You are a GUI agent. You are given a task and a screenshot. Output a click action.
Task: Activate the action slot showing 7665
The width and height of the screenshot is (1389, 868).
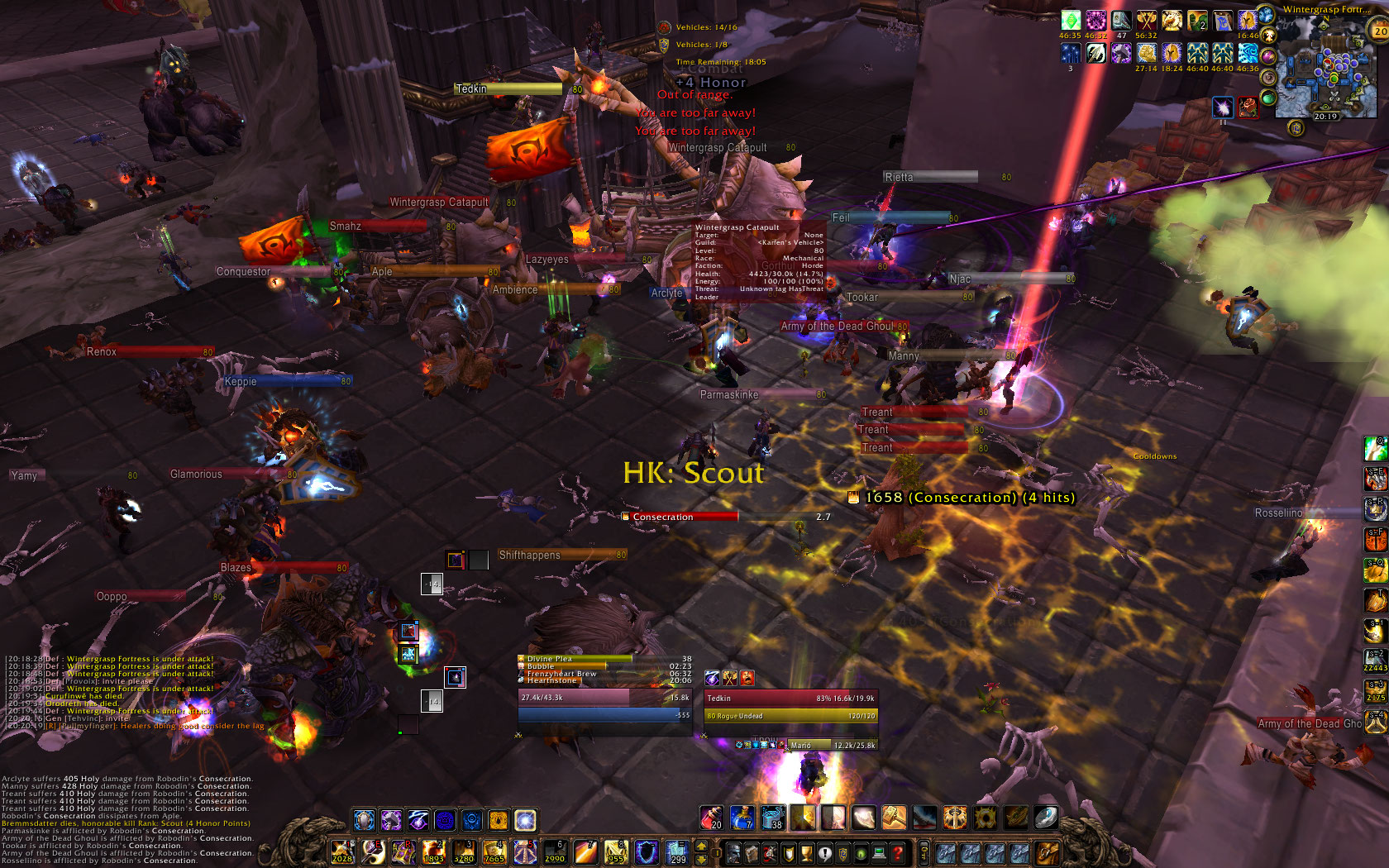click(x=494, y=851)
